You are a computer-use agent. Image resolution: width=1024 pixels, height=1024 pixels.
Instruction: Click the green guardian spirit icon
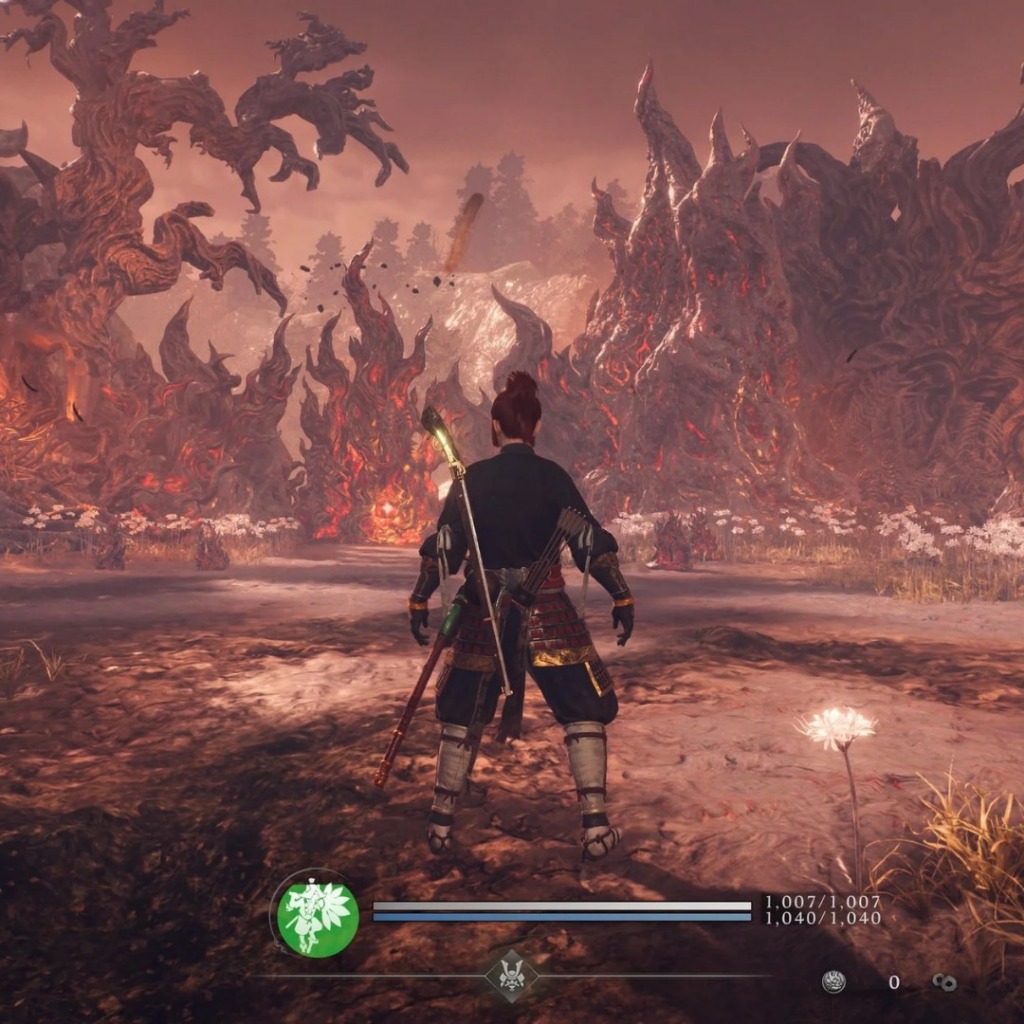tap(318, 916)
